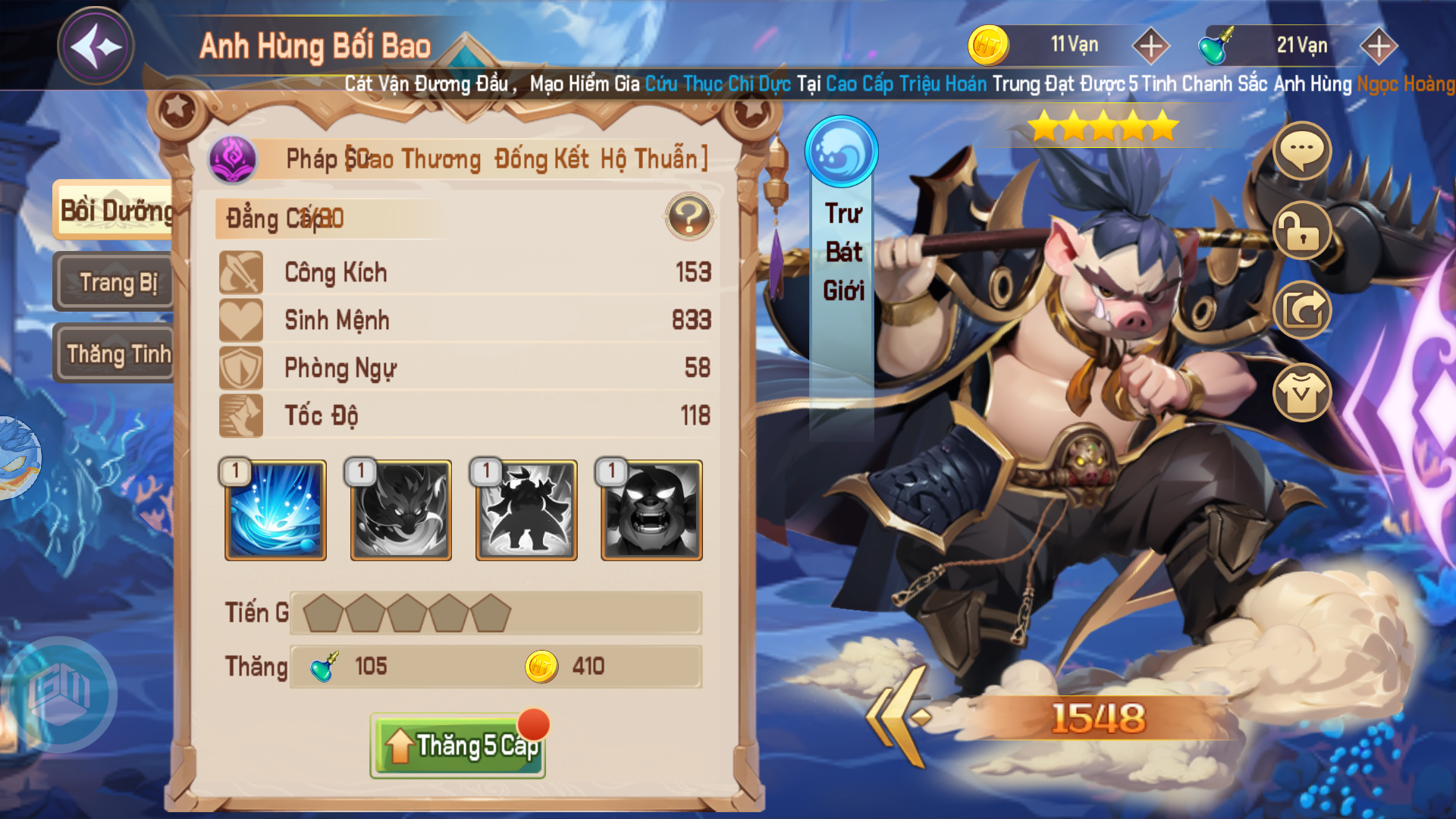Open the shirt costume button

[1301, 392]
